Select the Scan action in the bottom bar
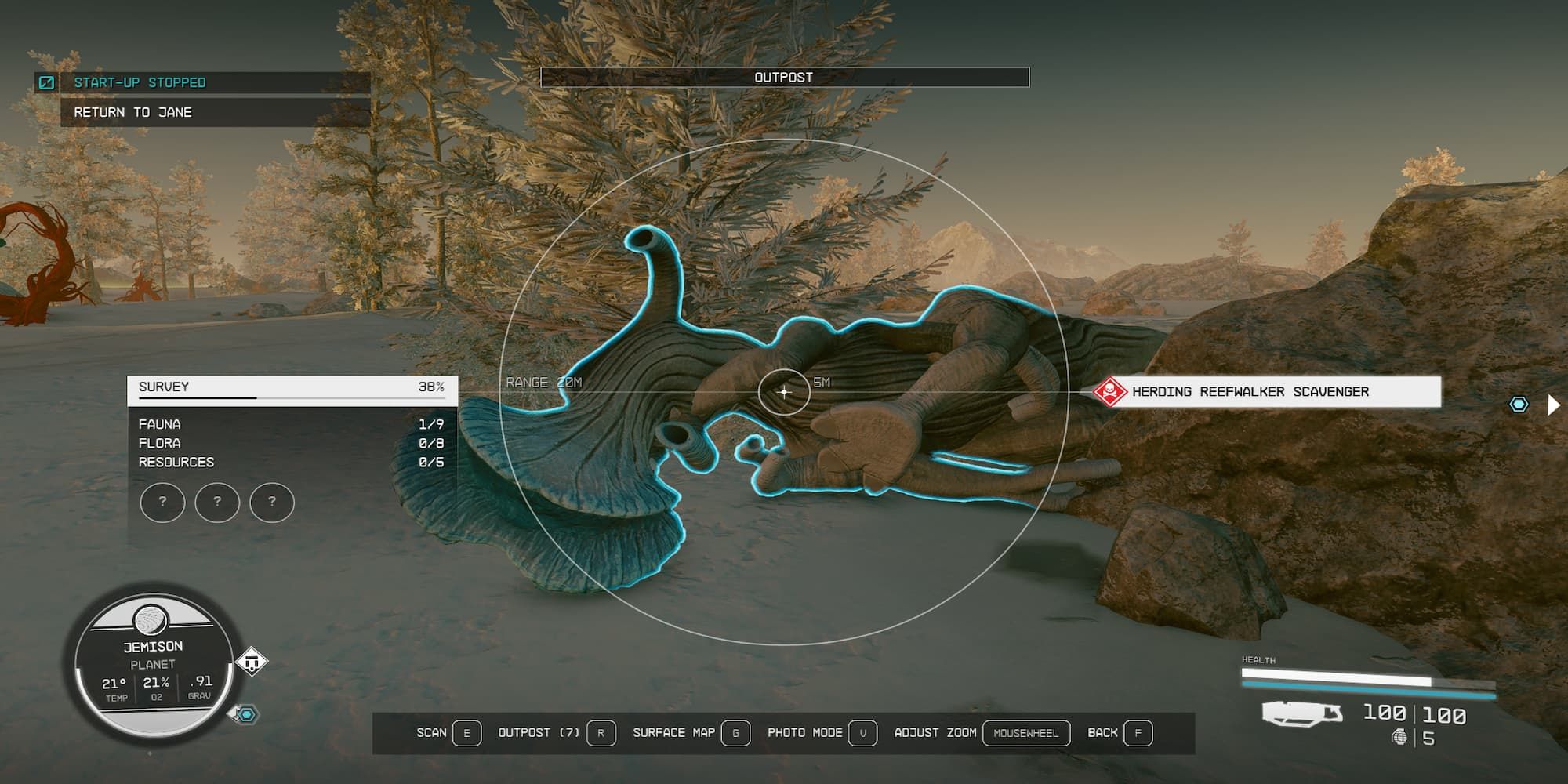Image resolution: width=1568 pixels, height=784 pixels. 448,733
